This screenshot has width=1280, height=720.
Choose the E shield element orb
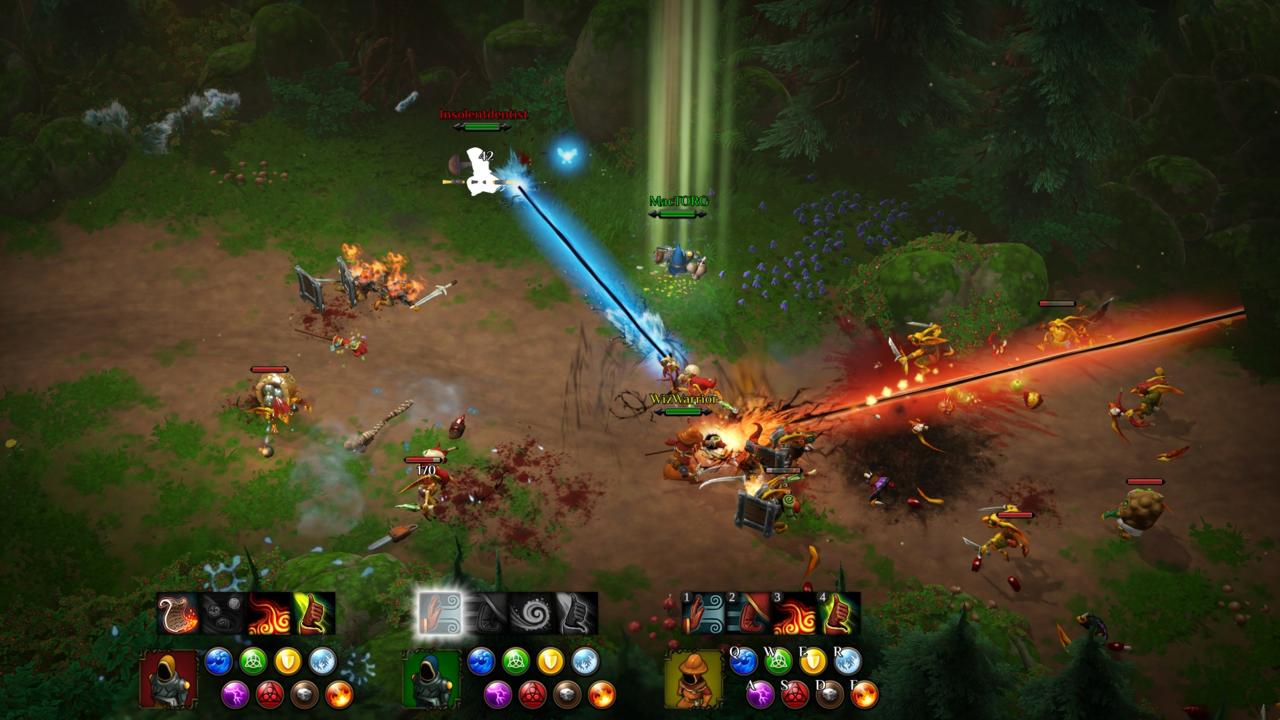[812, 661]
